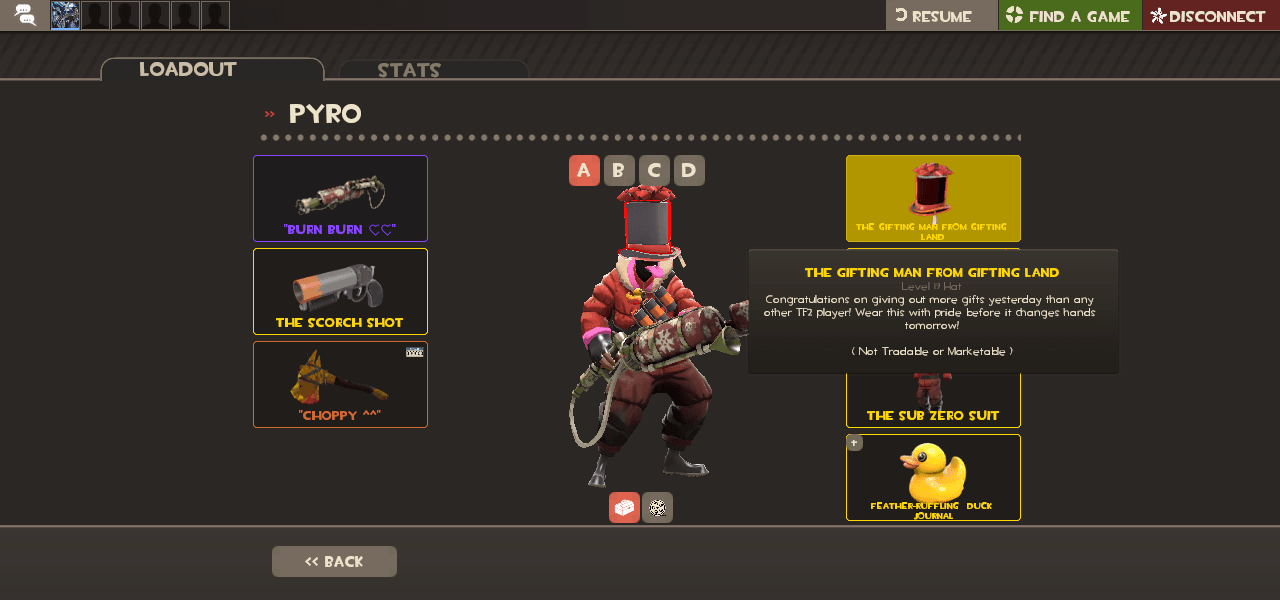Click the Resume button
Viewport: 1280px width, 600px height.
941,15
